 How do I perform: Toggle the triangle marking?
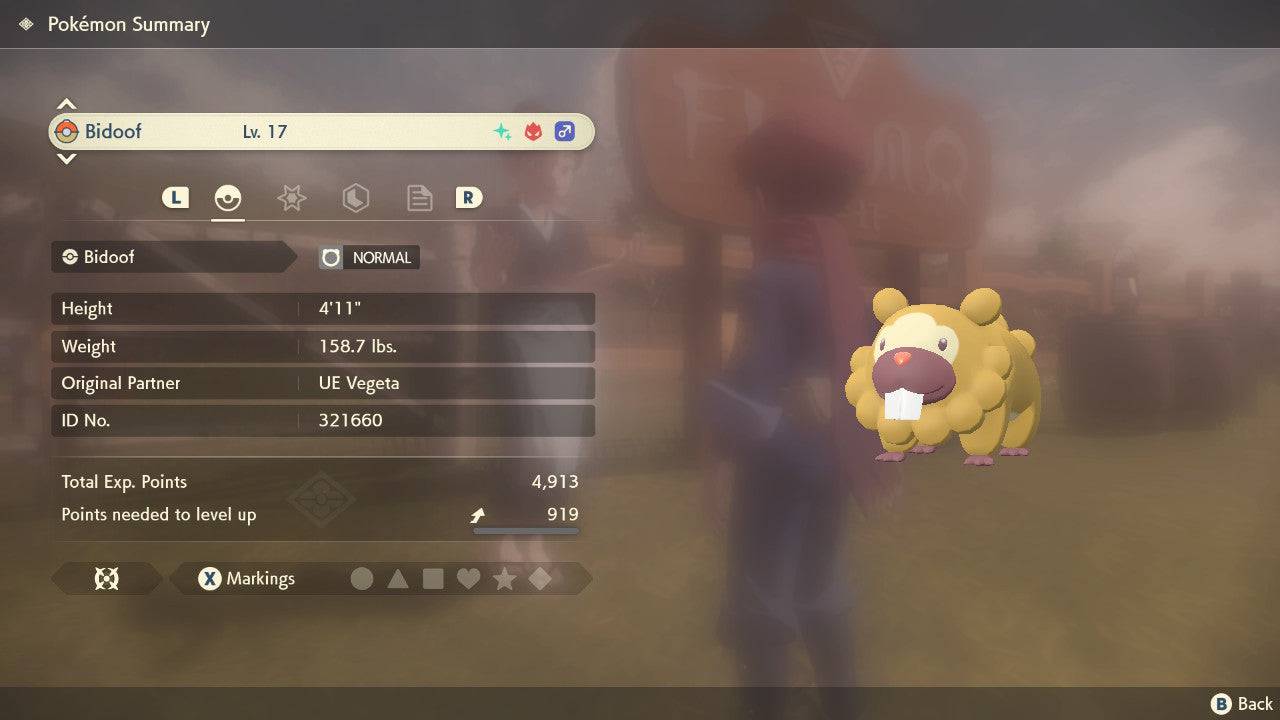point(398,578)
